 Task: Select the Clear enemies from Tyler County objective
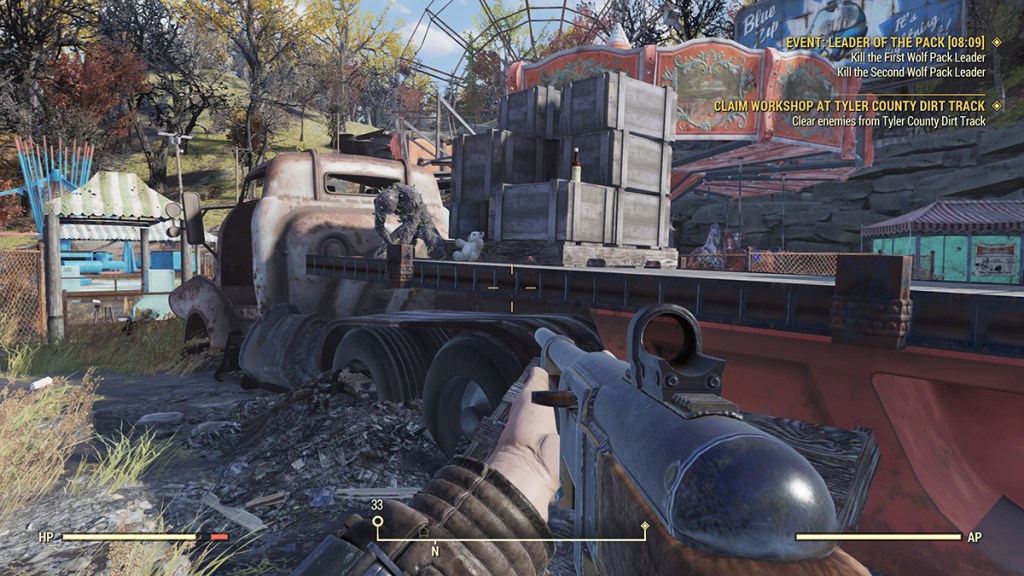coord(888,121)
